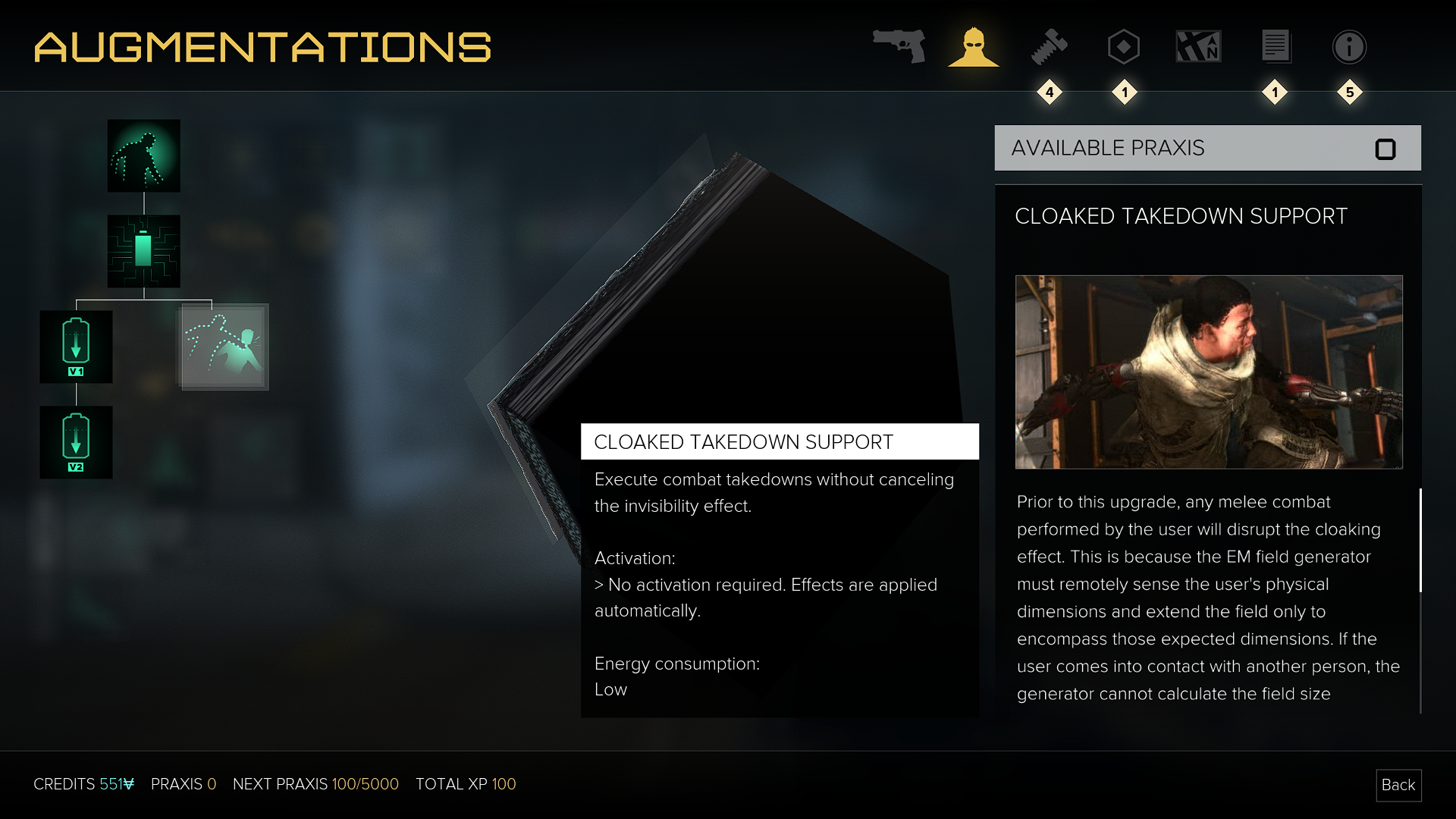Choose the V2 battery upgrade node
This screenshot has width=1456, height=819.
(x=76, y=442)
